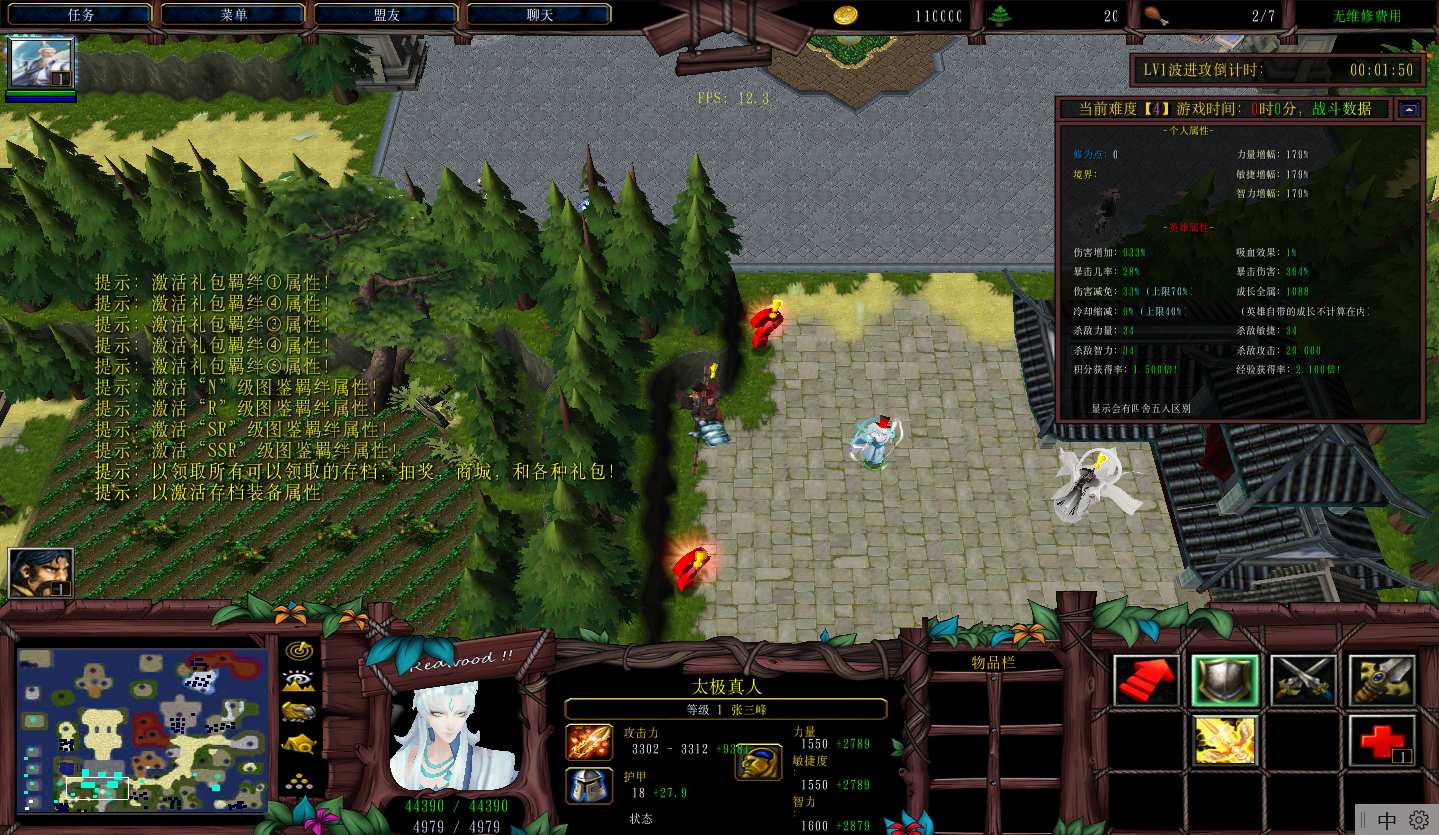Cast the golden flame ability
Screen dimensions: 1439x835
1224,740
